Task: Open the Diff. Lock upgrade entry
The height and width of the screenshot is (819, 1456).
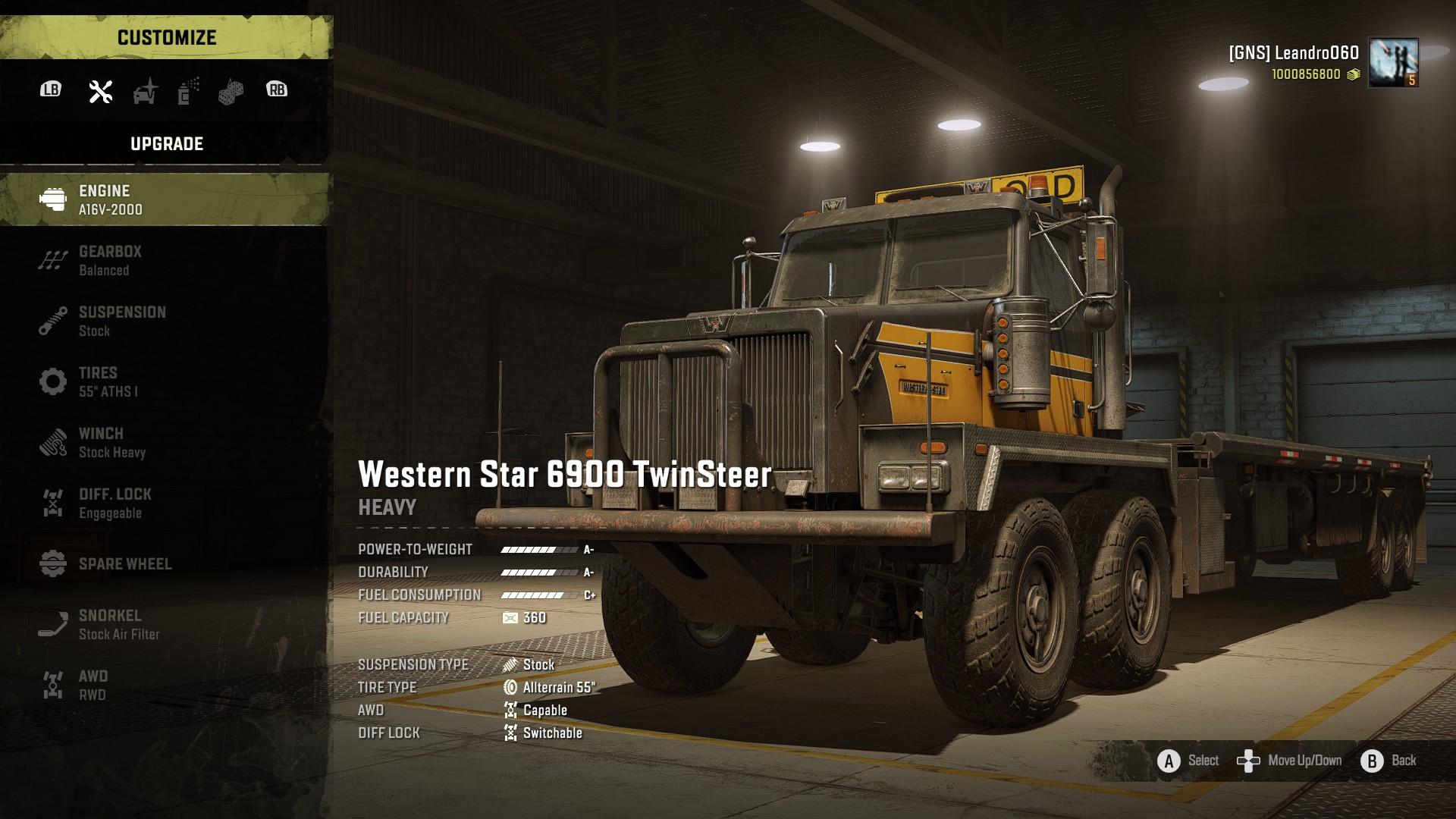Action: [165, 503]
